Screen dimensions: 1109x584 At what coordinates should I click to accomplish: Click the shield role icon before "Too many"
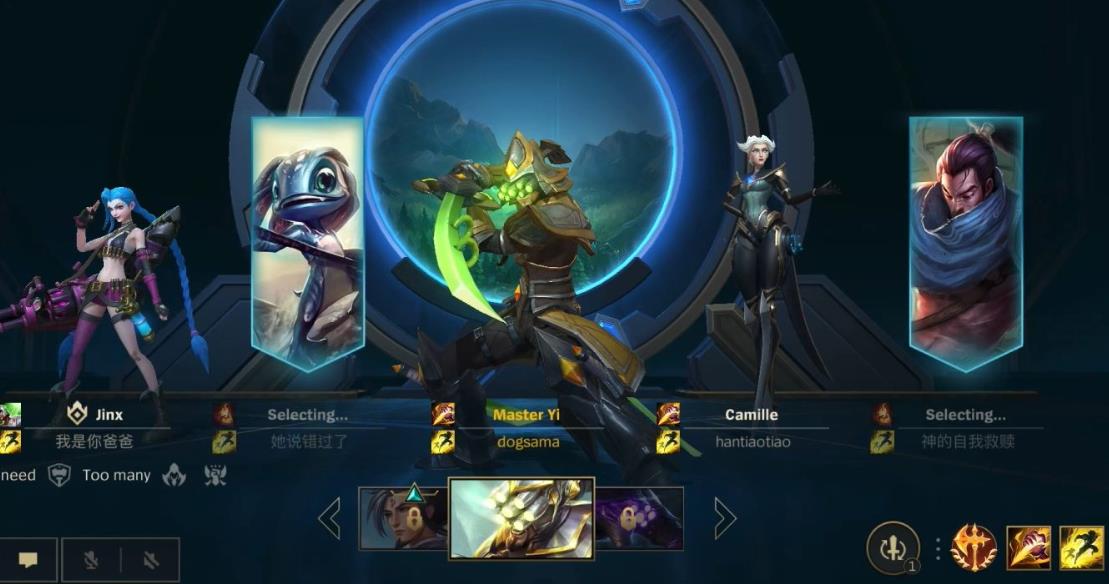[60, 475]
